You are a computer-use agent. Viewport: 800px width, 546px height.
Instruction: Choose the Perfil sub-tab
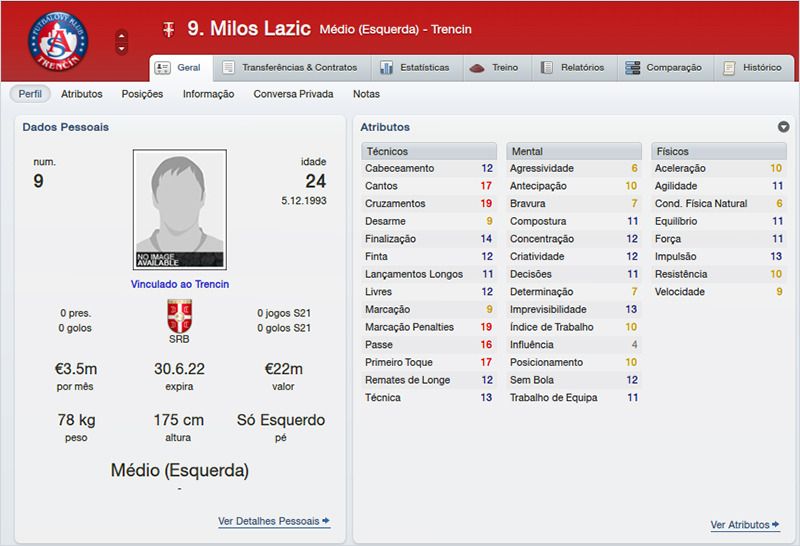(31, 94)
